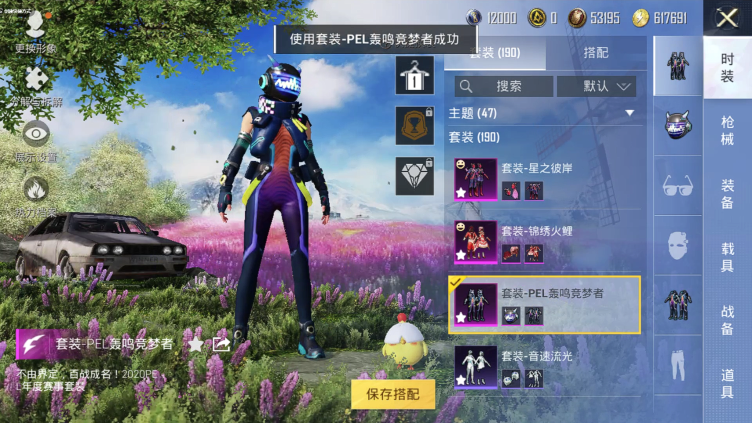Open outfit preset slot 1 hanger icon
The width and height of the screenshot is (752, 423).
(x=414, y=76)
